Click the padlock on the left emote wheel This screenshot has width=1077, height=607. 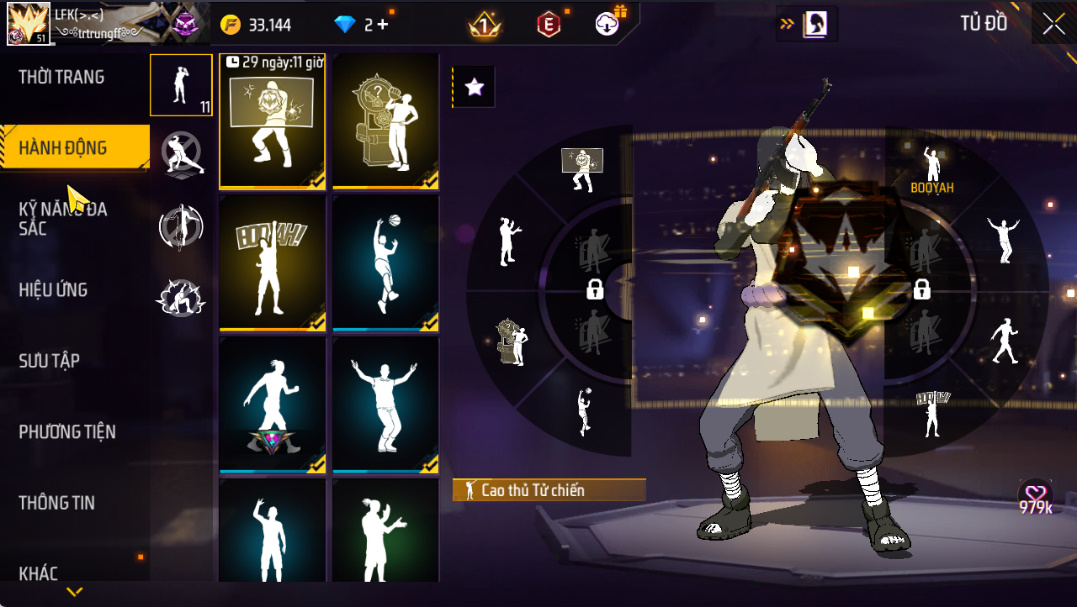click(595, 290)
